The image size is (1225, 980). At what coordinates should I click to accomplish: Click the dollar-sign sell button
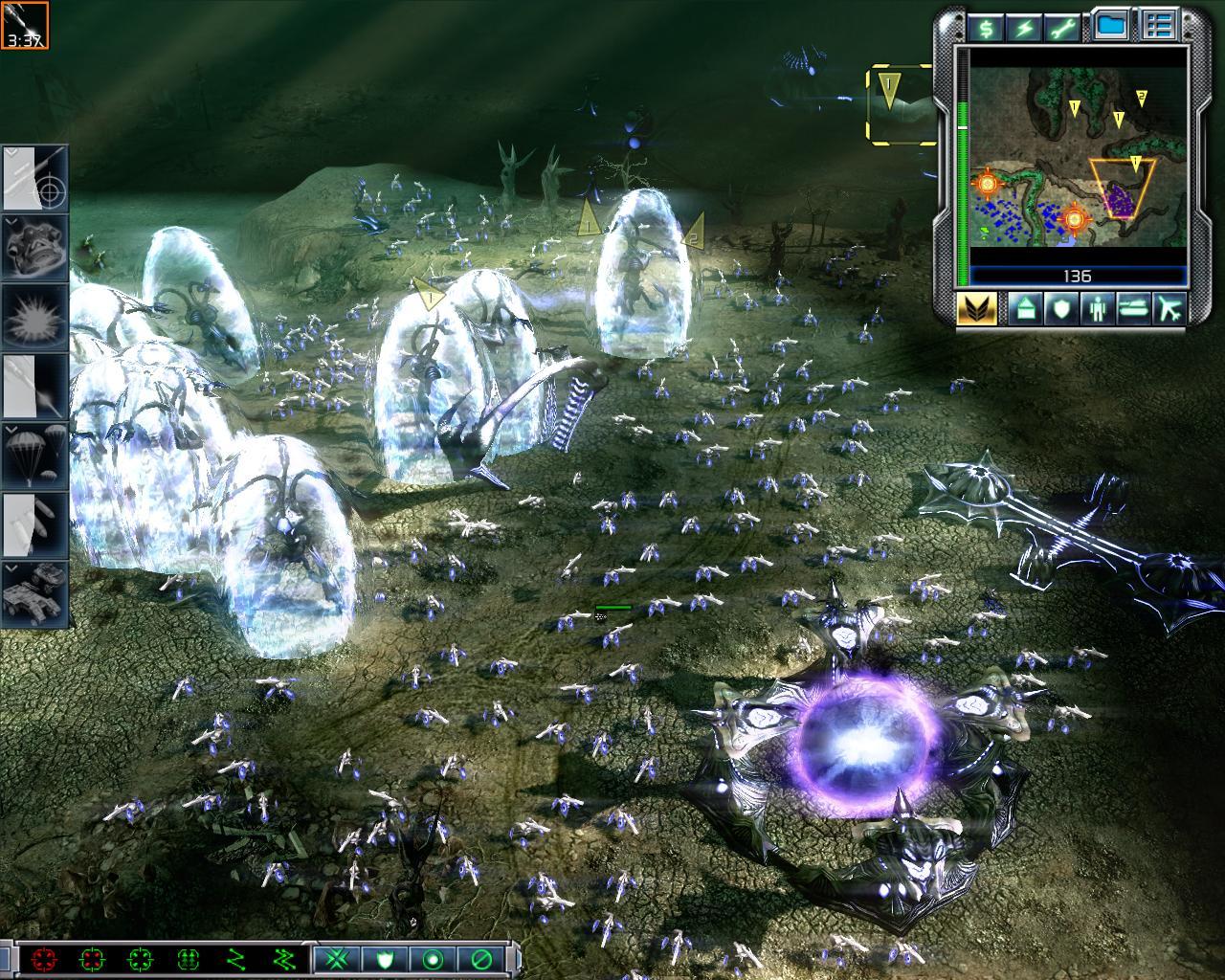point(986,28)
